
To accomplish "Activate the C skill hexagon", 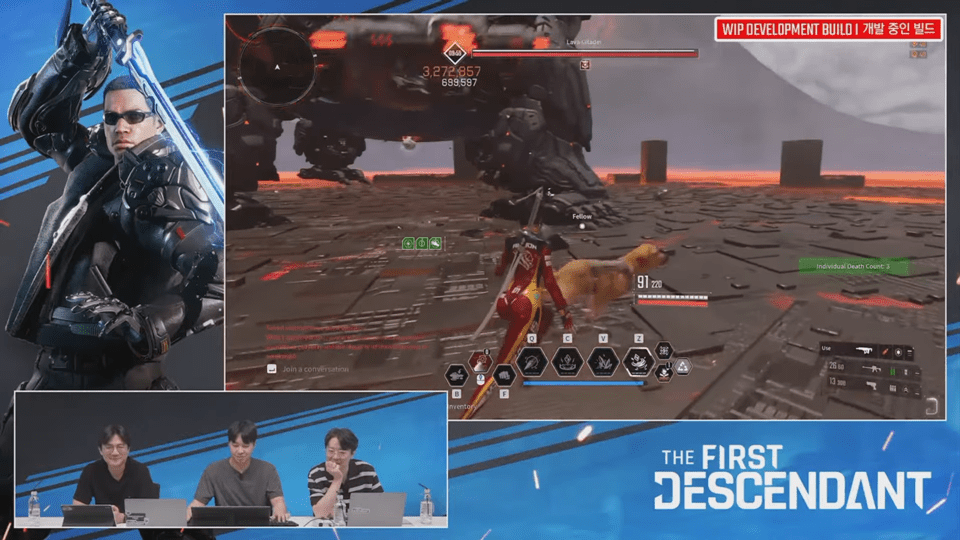I will click(x=568, y=361).
